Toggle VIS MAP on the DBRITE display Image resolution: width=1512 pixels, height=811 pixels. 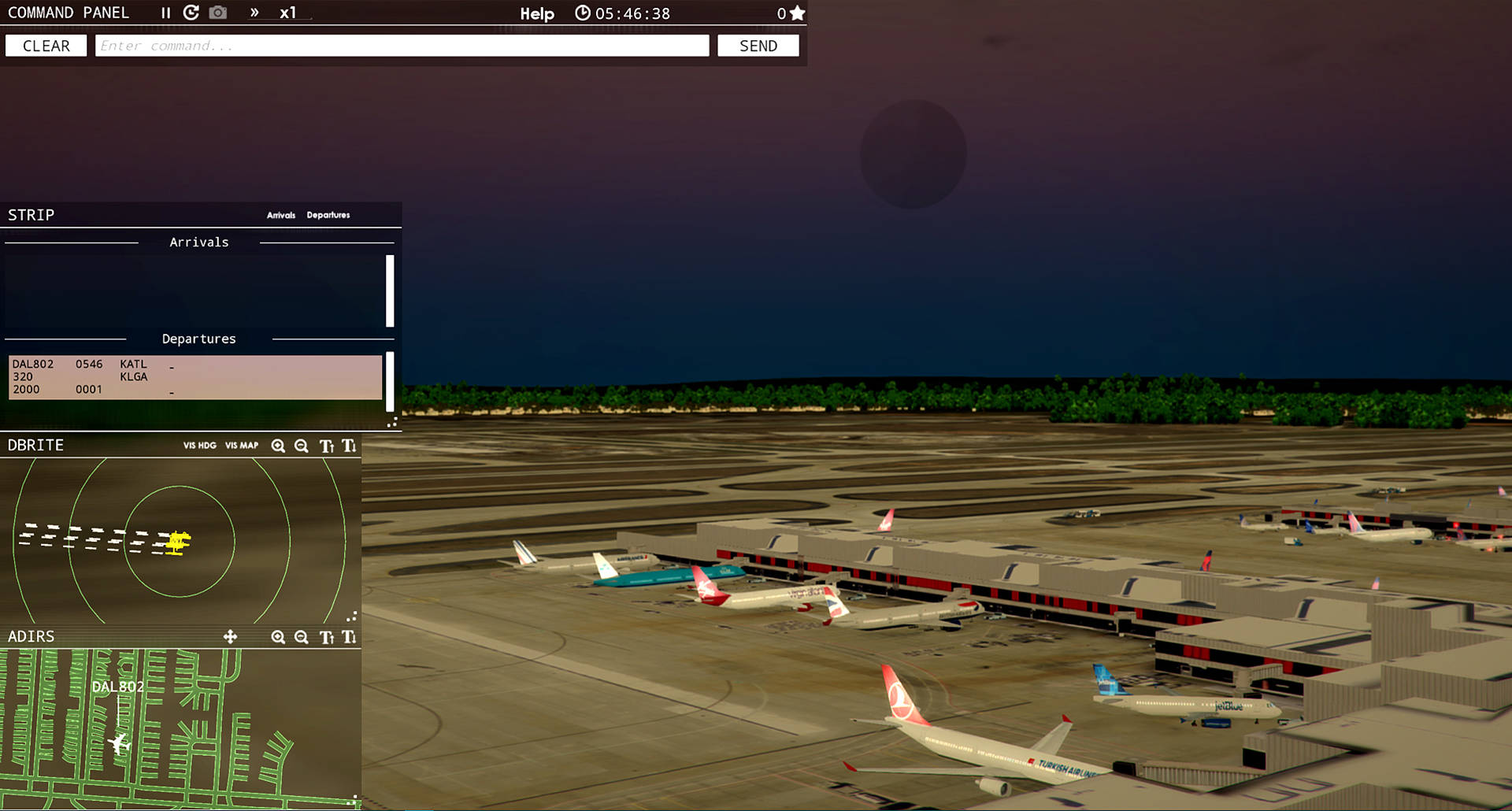point(241,446)
